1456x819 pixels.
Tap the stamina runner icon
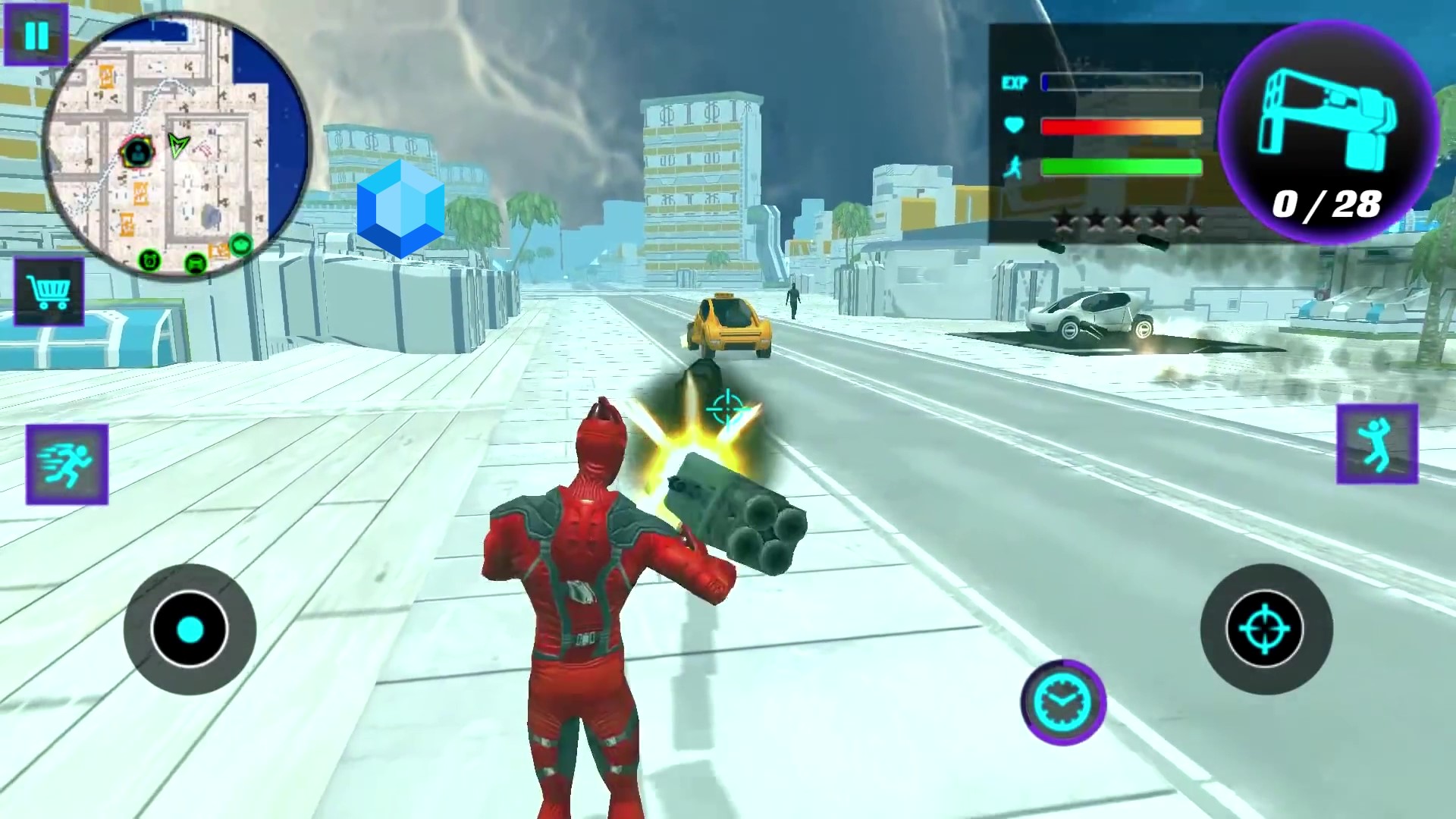(1014, 168)
